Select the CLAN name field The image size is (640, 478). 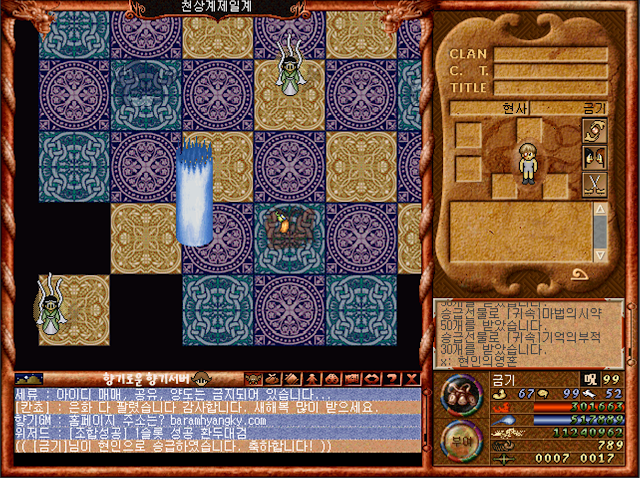(x=551, y=54)
